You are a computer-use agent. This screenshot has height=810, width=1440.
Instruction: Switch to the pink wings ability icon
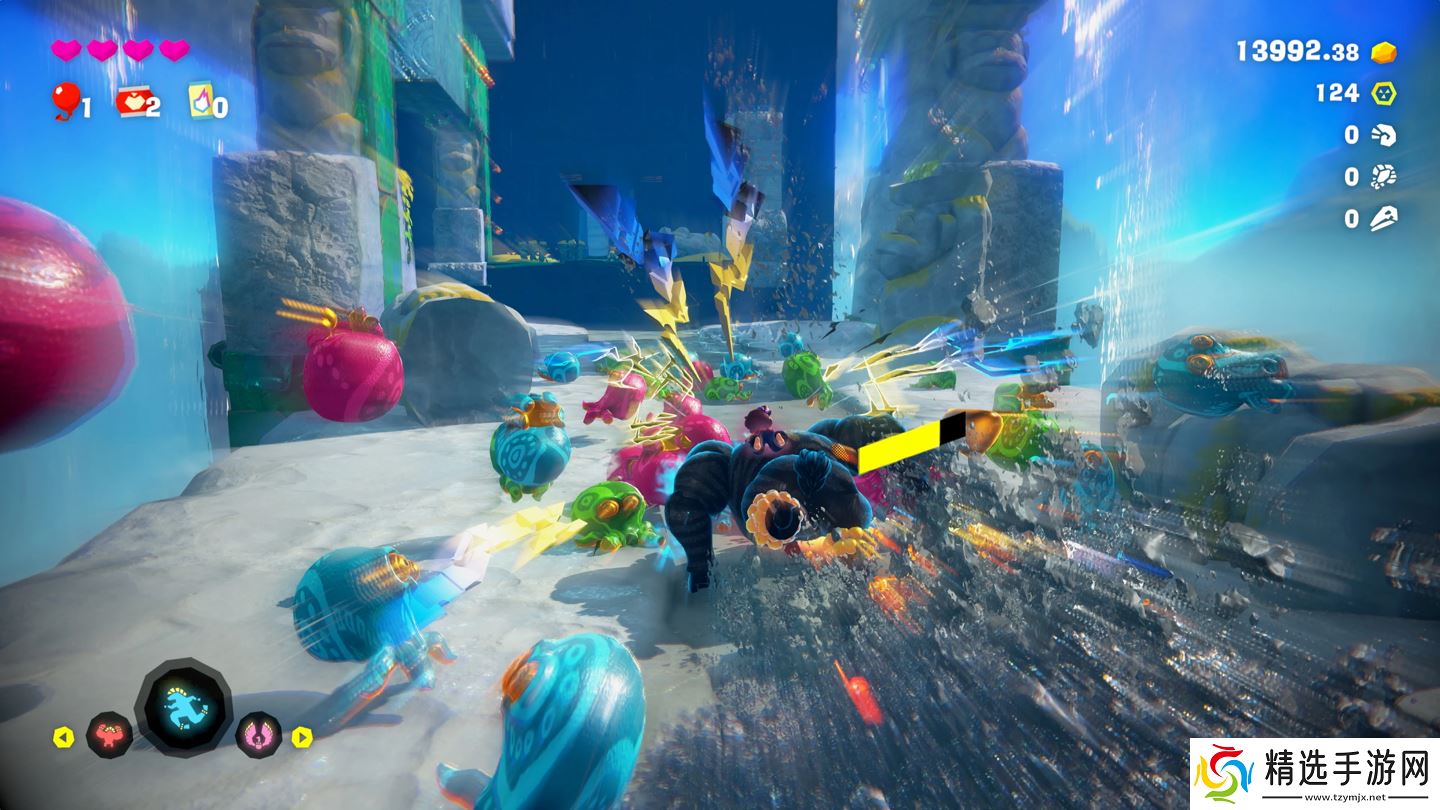click(x=258, y=735)
